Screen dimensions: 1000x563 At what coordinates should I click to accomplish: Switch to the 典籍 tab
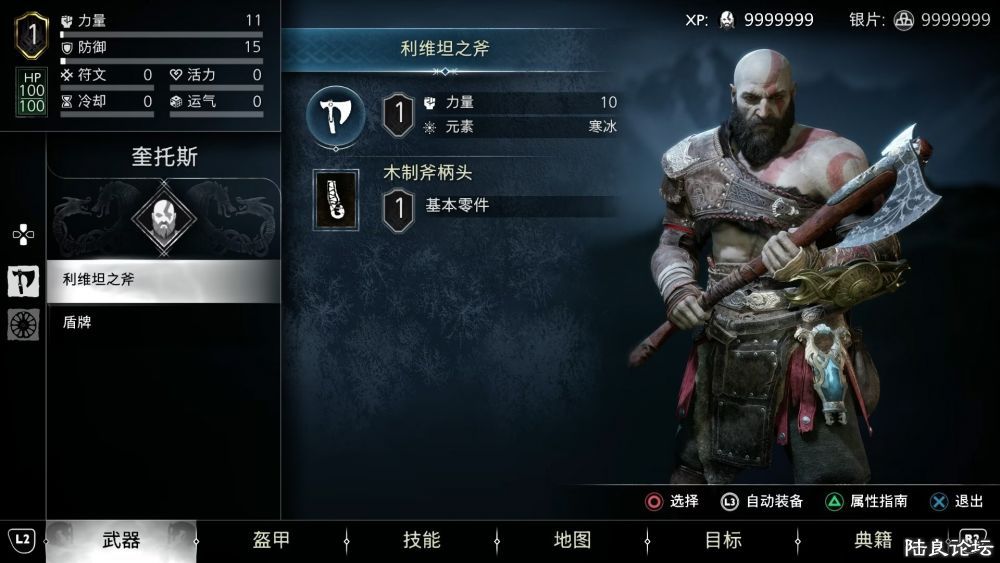pyautogui.click(x=873, y=541)
